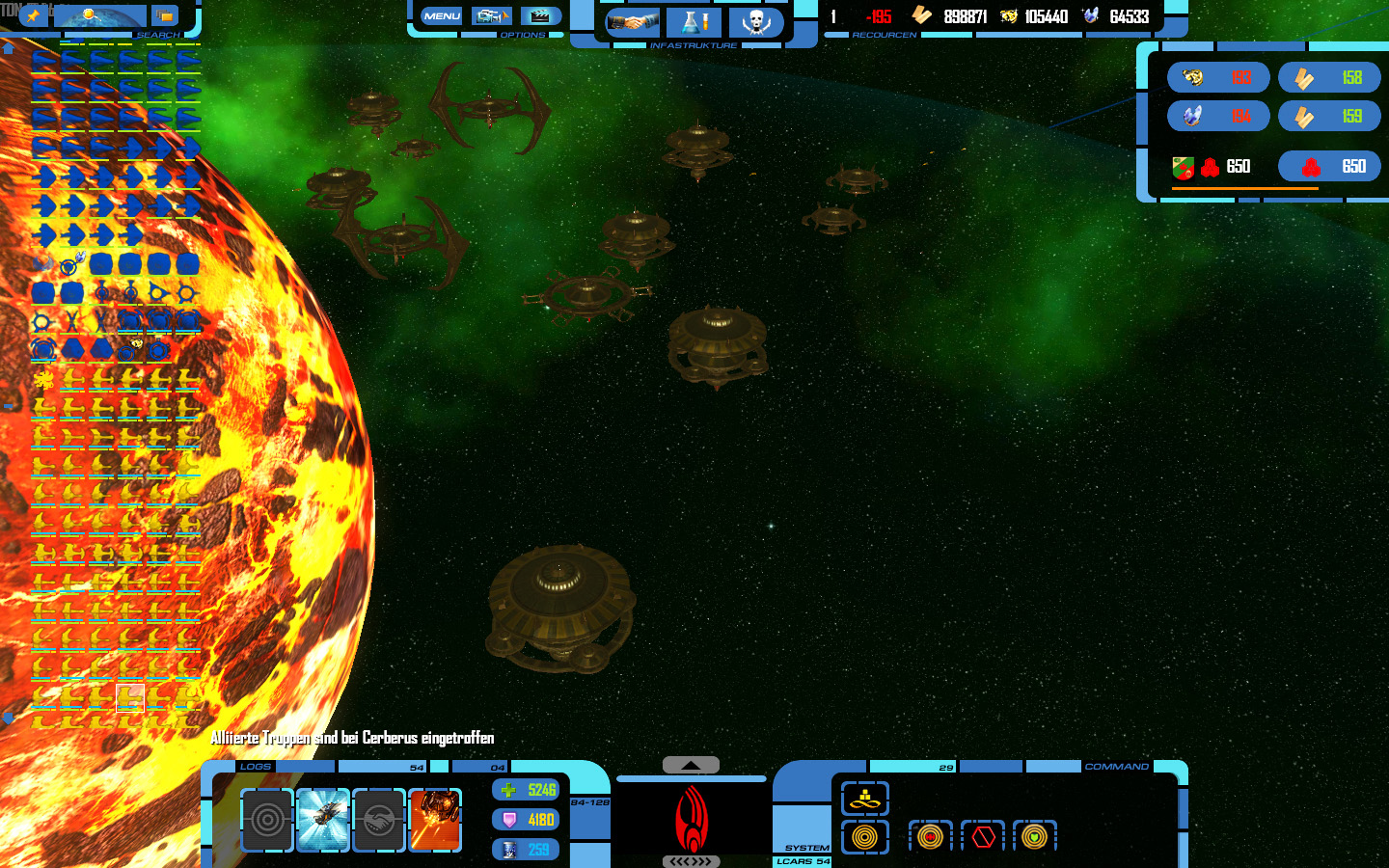Click the camera icon in options bar

pos(491,15)
